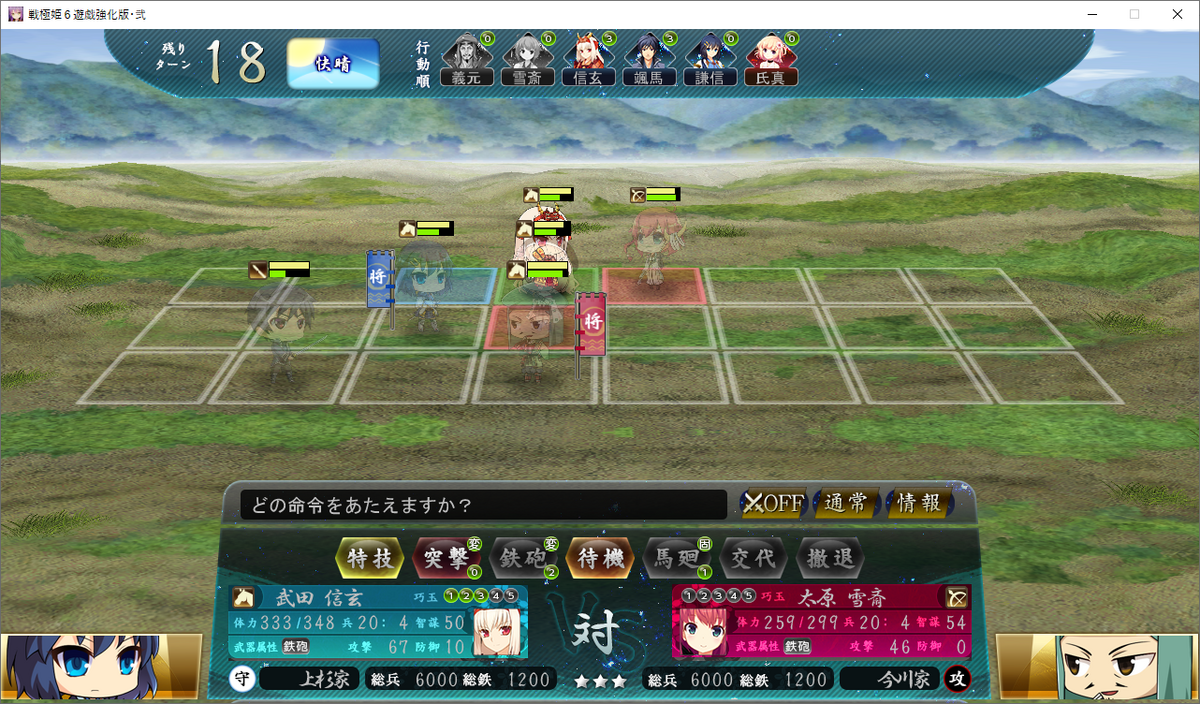
Task: Choose the 待機 wait command
Action: point(600,558)
